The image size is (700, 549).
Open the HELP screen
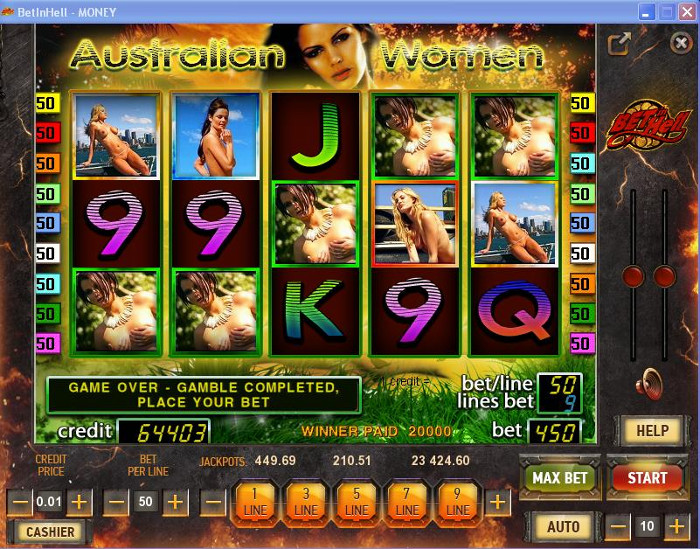coord(653,431)
